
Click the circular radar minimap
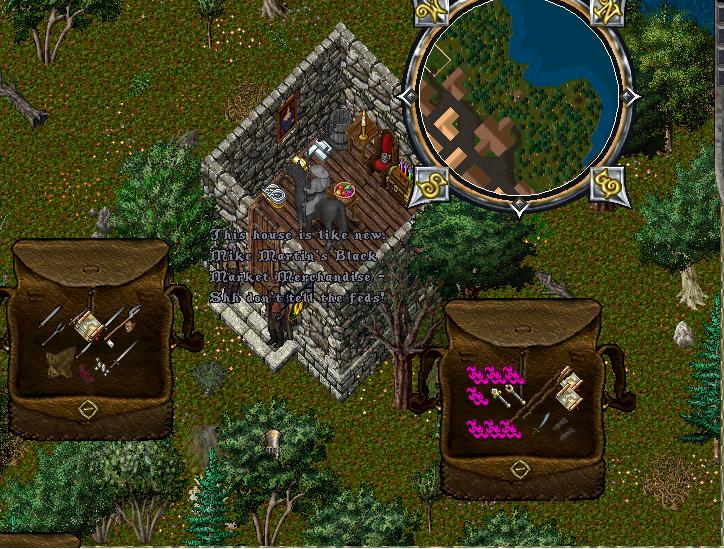coord(518,103)
